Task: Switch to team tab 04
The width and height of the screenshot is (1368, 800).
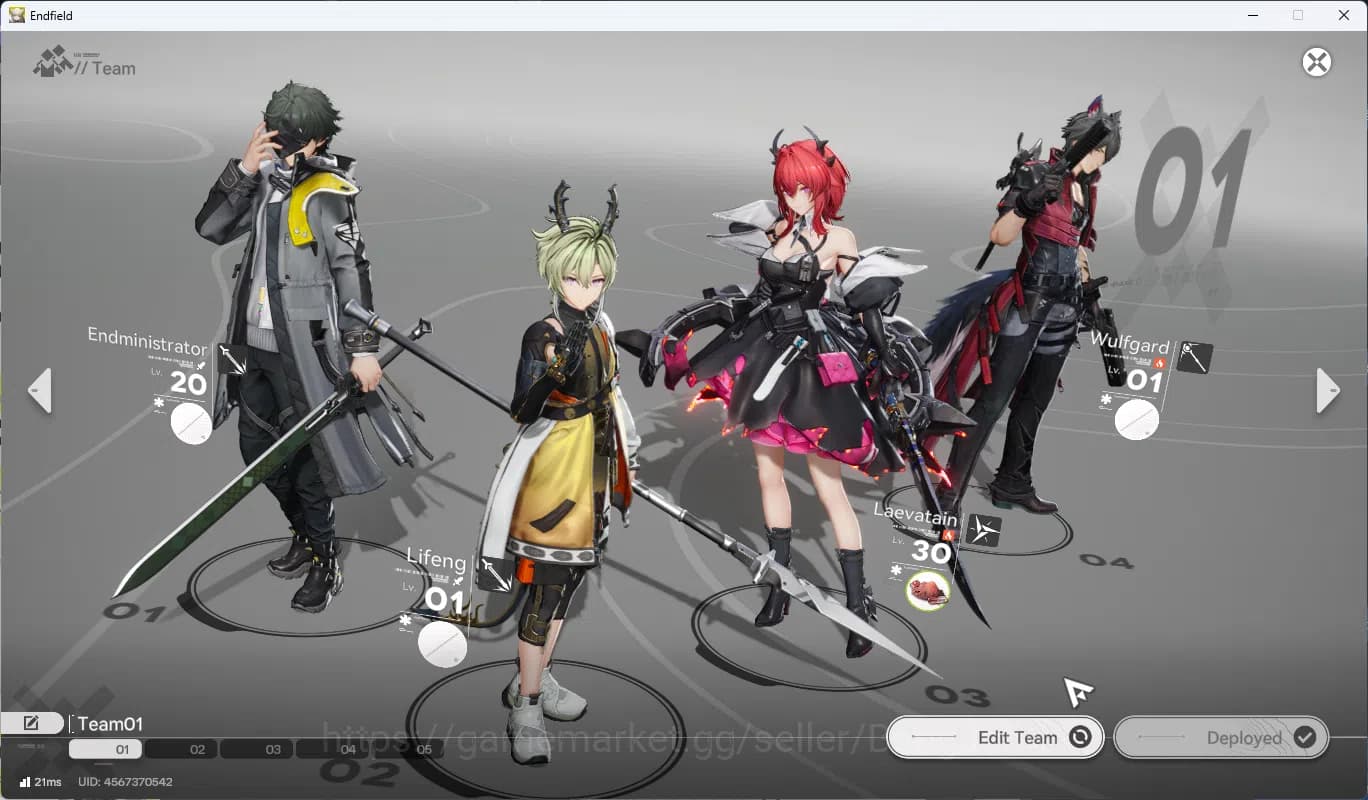Action: click(x=348, y=748)
